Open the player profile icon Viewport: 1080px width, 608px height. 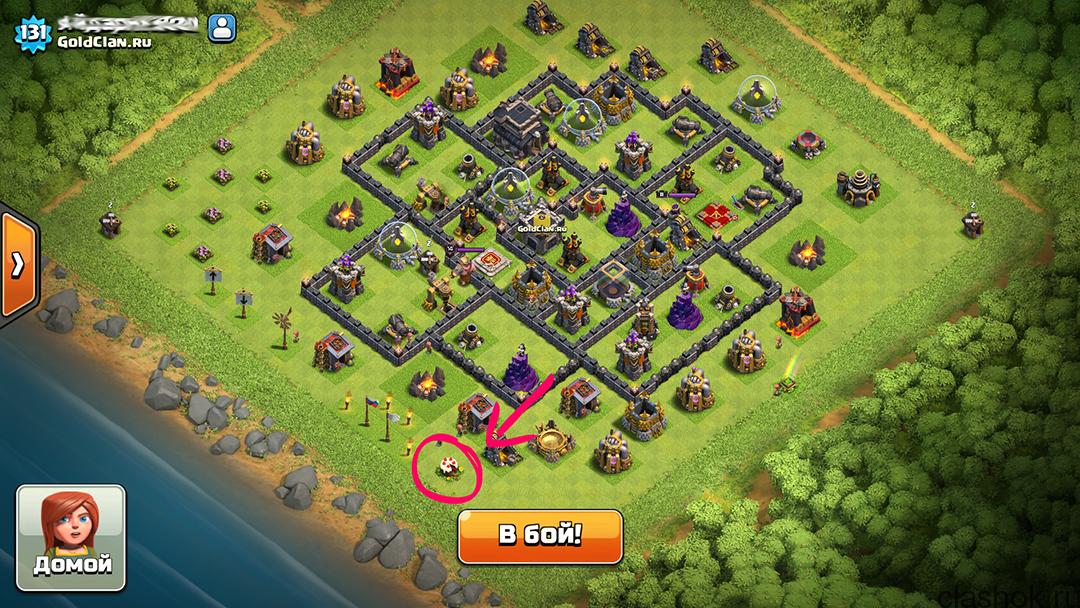[220, 29]
